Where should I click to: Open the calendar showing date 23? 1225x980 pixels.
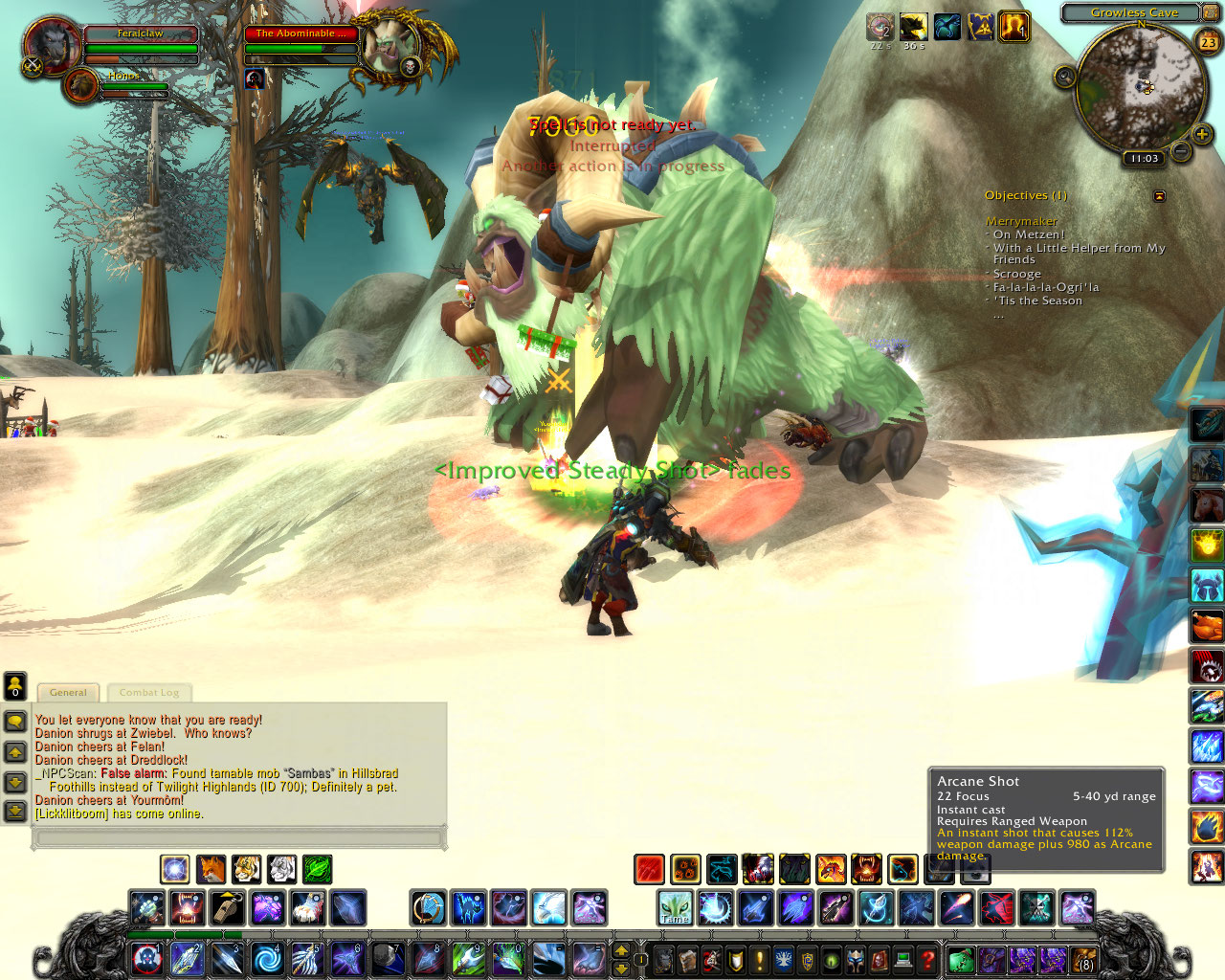[1209, 42]
